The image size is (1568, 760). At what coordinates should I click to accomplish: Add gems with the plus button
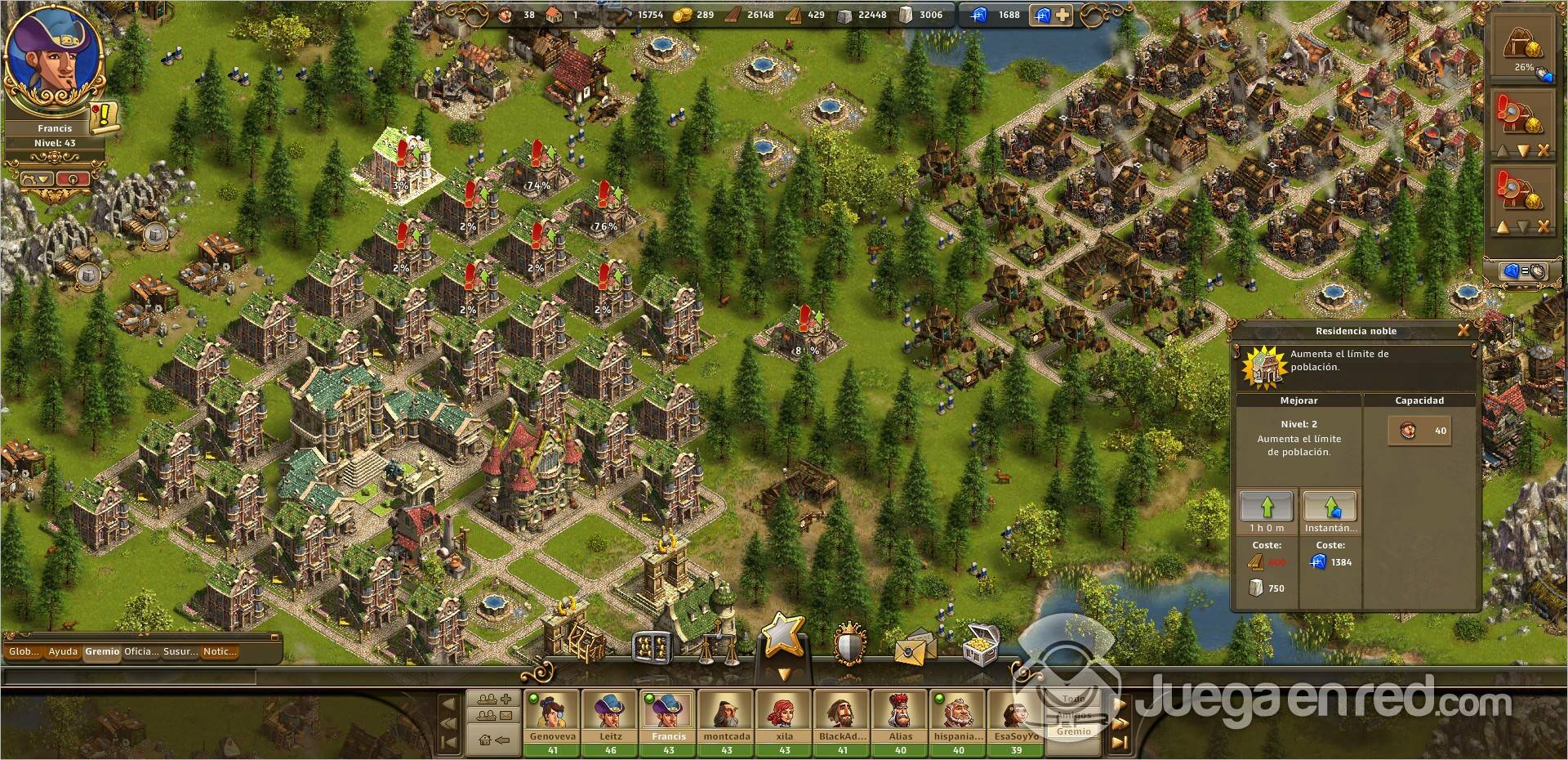(1062, 15)
